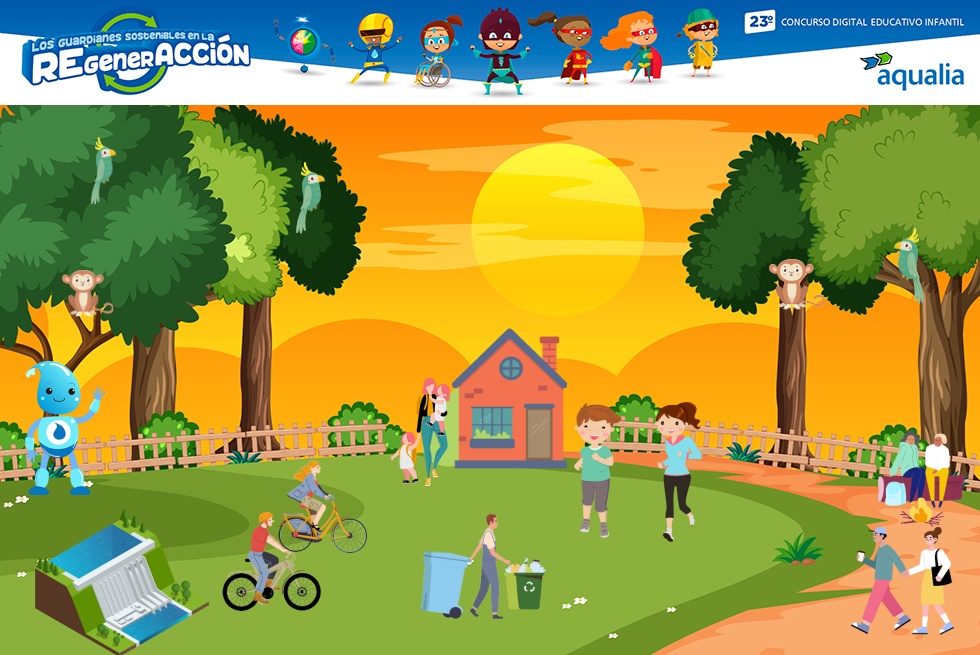Select the isometric dam model
This screenshot has height=655, width=980.
(x=115, y=585)
